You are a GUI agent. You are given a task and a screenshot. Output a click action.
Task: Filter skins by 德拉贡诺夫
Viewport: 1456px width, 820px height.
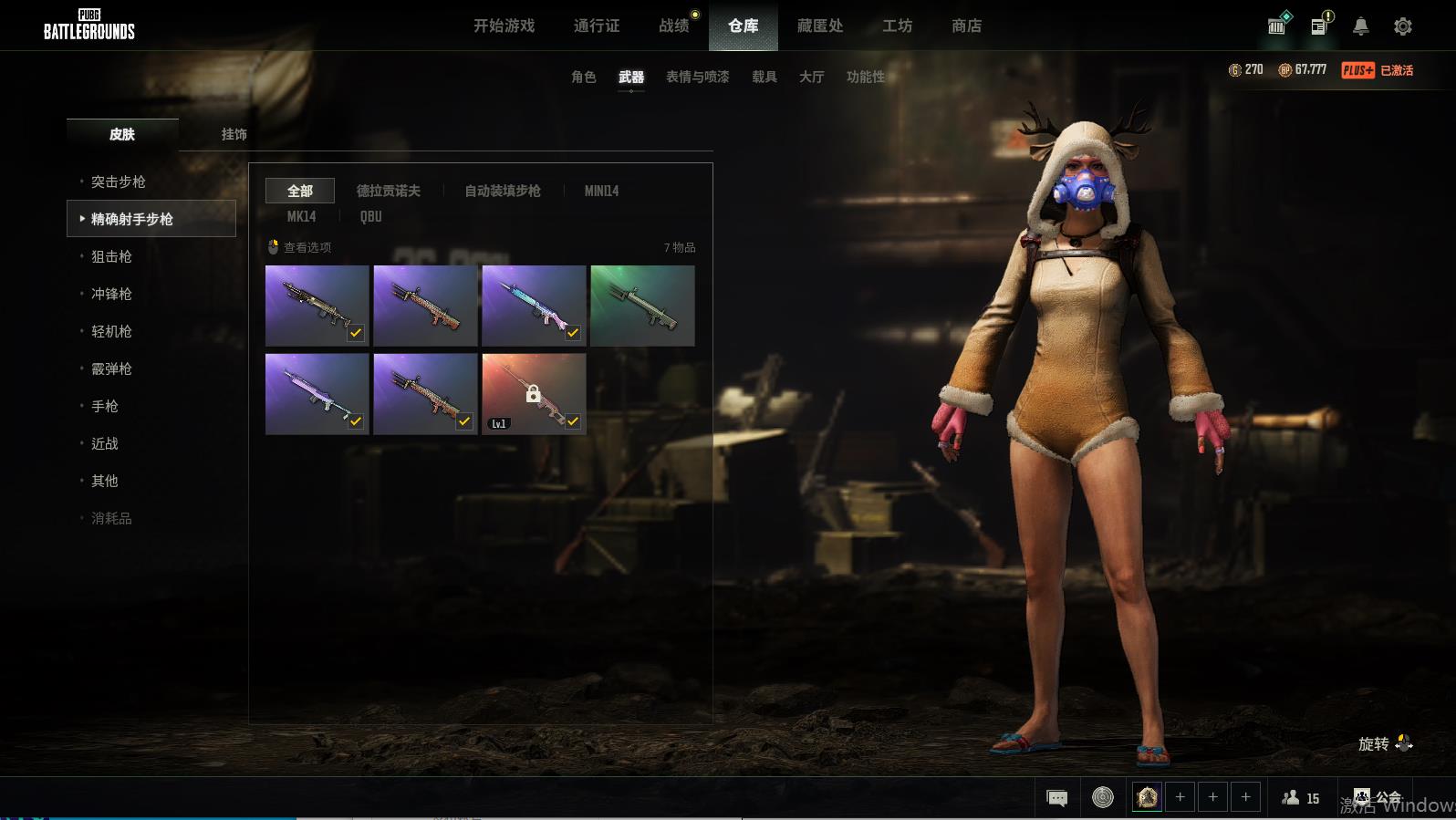388,191
